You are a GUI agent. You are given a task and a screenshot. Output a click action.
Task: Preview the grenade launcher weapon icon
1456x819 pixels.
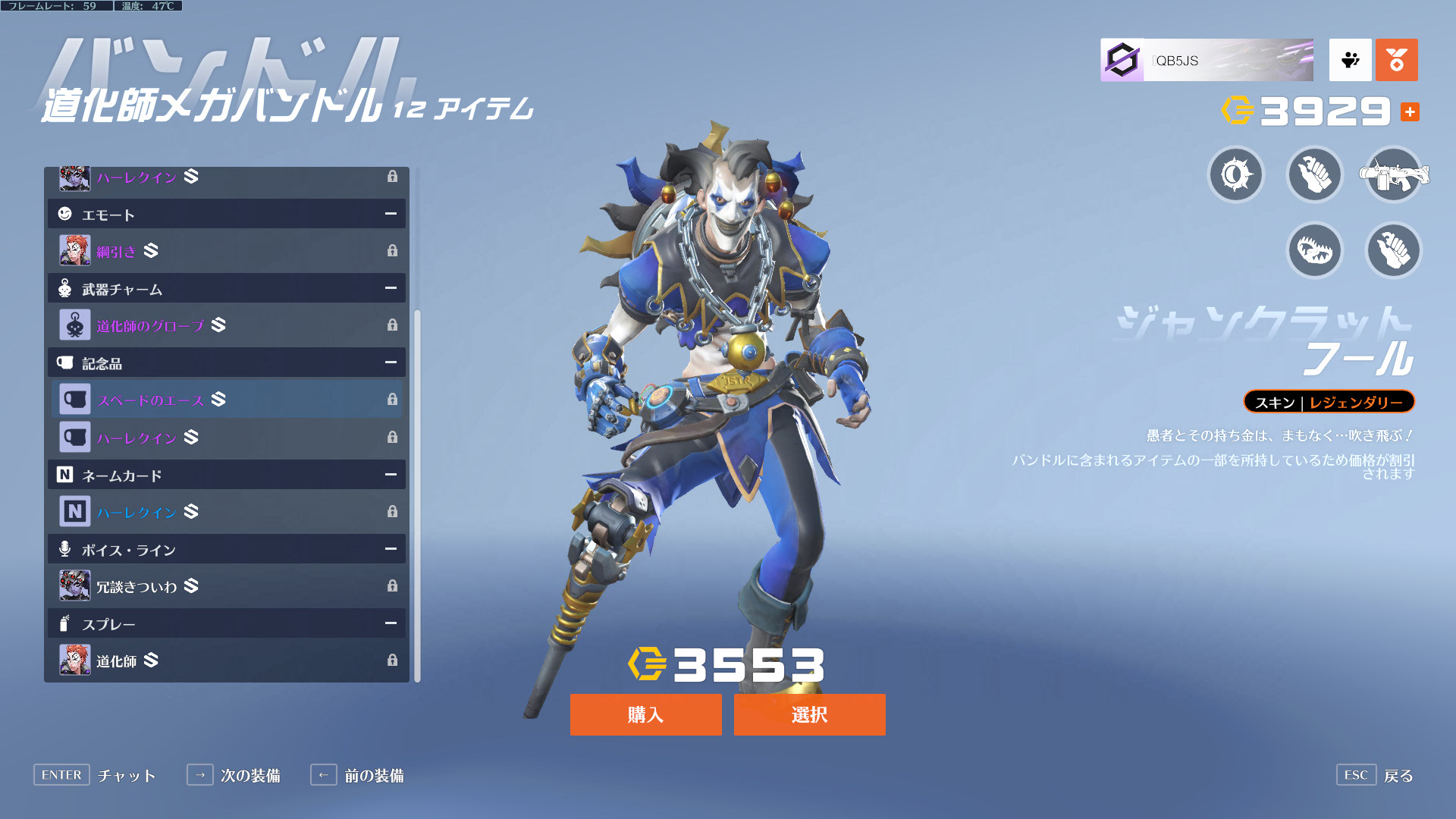pyautogui.click(x=1393, y=175)
